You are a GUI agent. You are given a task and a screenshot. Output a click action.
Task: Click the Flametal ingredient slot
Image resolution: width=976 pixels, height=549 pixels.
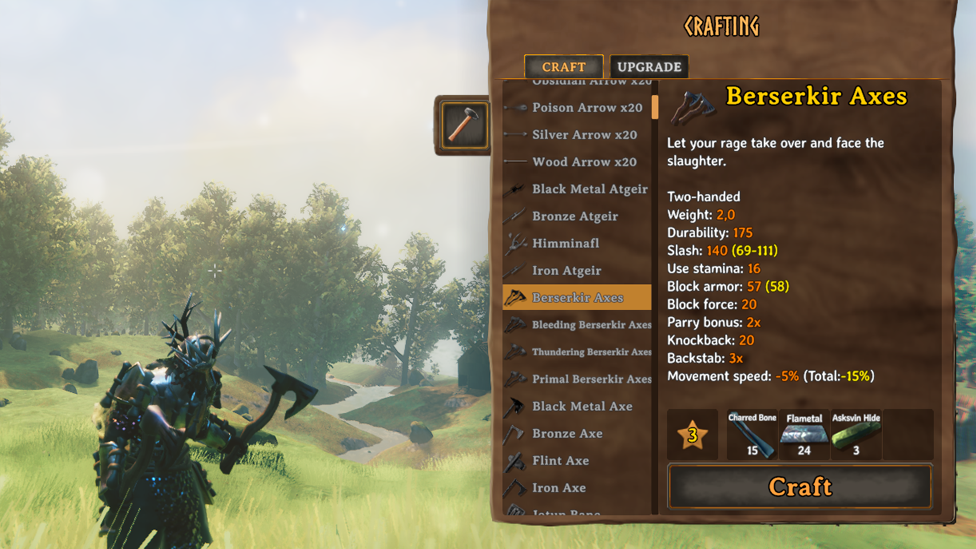pyautogui.click(x=804, y=435)
